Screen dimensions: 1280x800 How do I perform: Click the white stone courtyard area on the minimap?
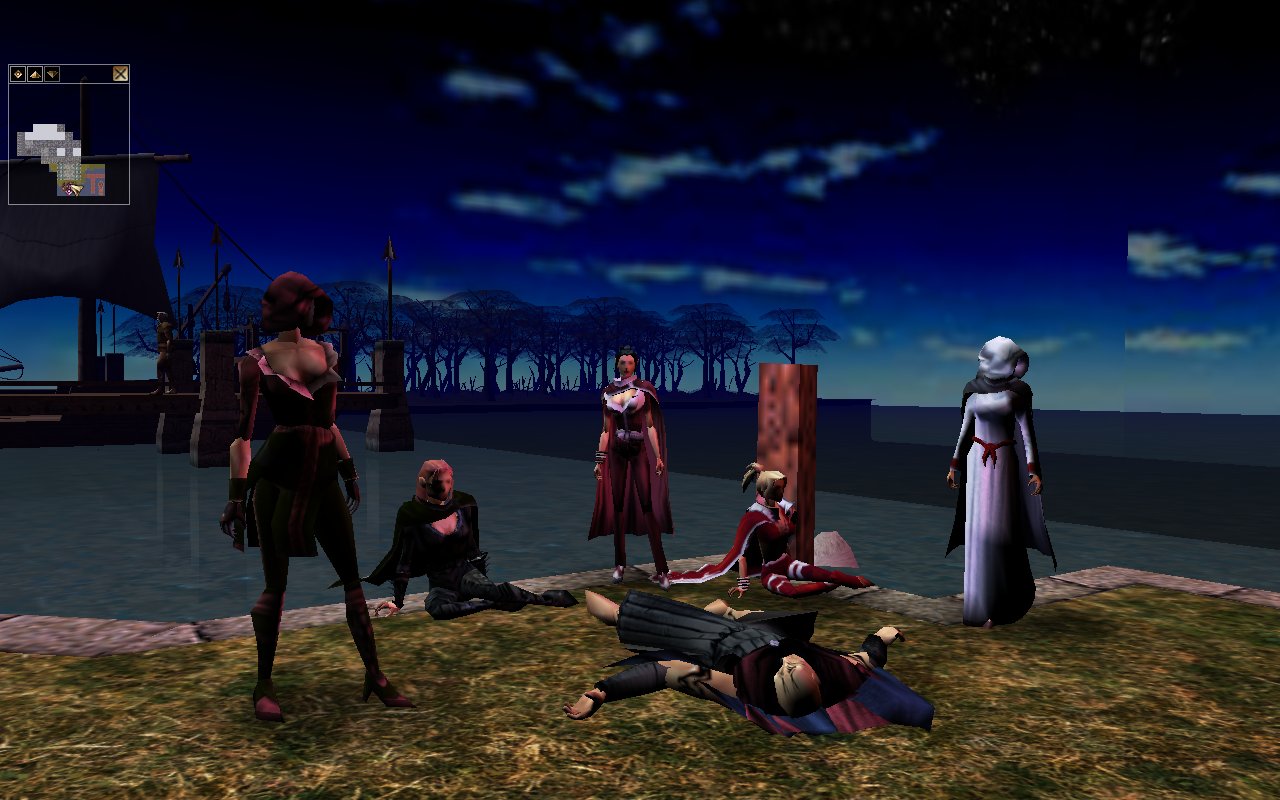point(43,130)
